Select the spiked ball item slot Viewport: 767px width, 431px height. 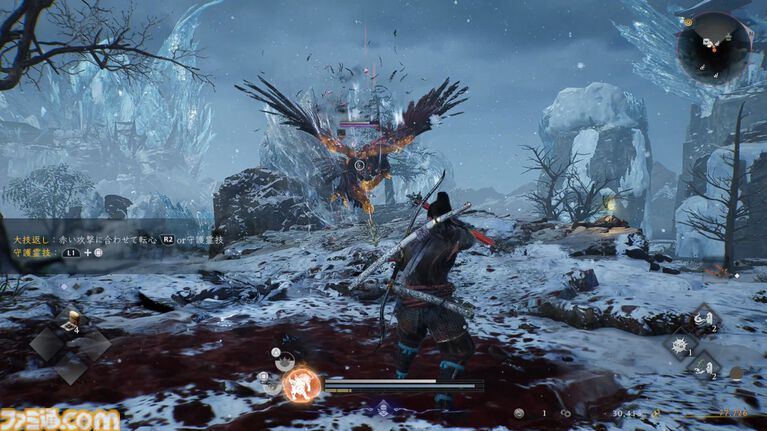(680, 345)
